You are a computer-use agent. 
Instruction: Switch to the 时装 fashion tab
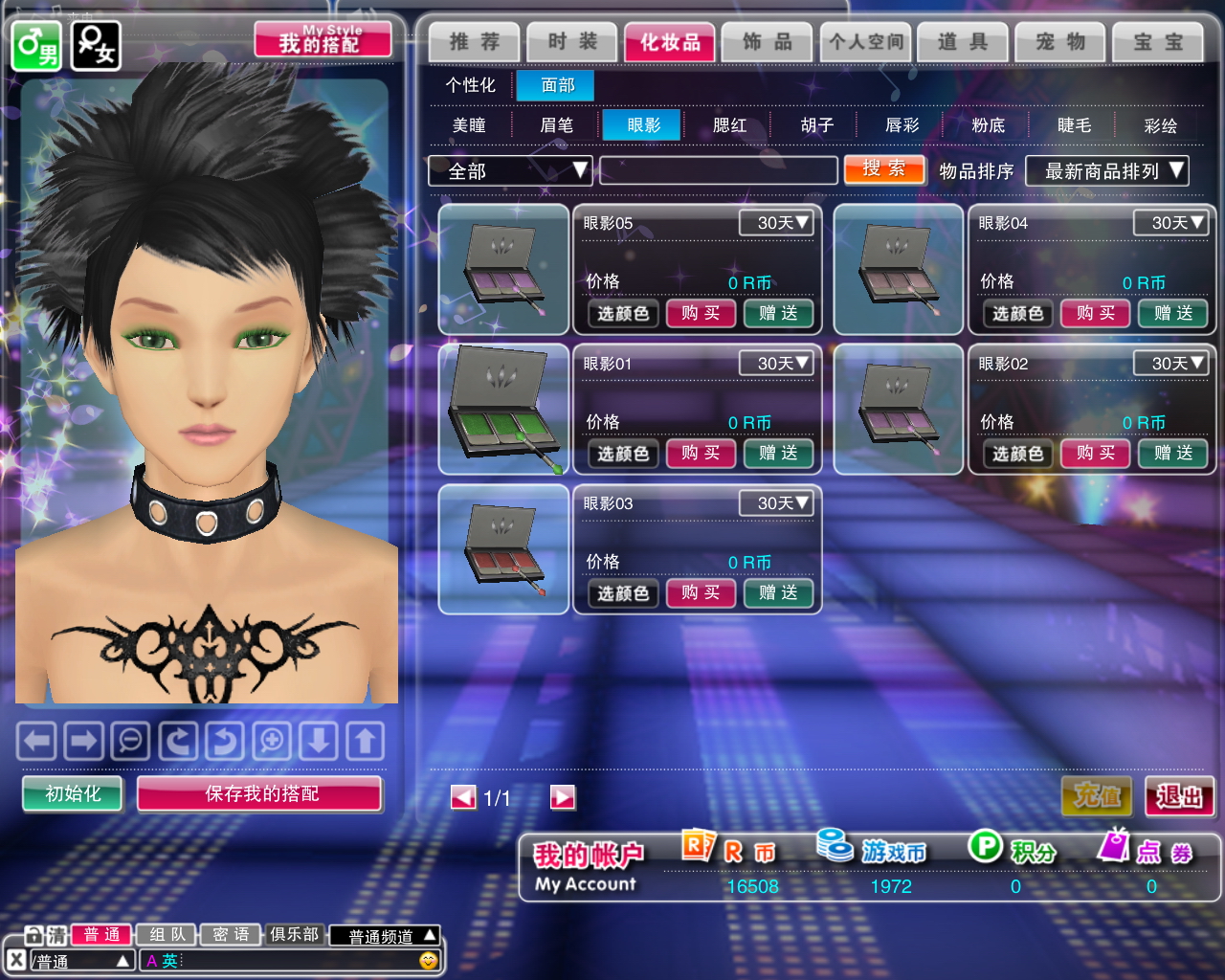(572, 42)
